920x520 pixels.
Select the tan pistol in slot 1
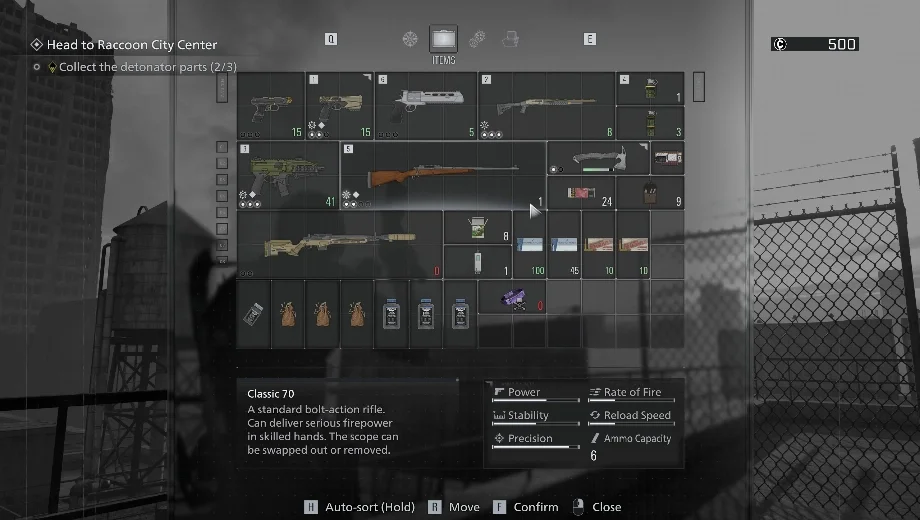coord(339,104)
